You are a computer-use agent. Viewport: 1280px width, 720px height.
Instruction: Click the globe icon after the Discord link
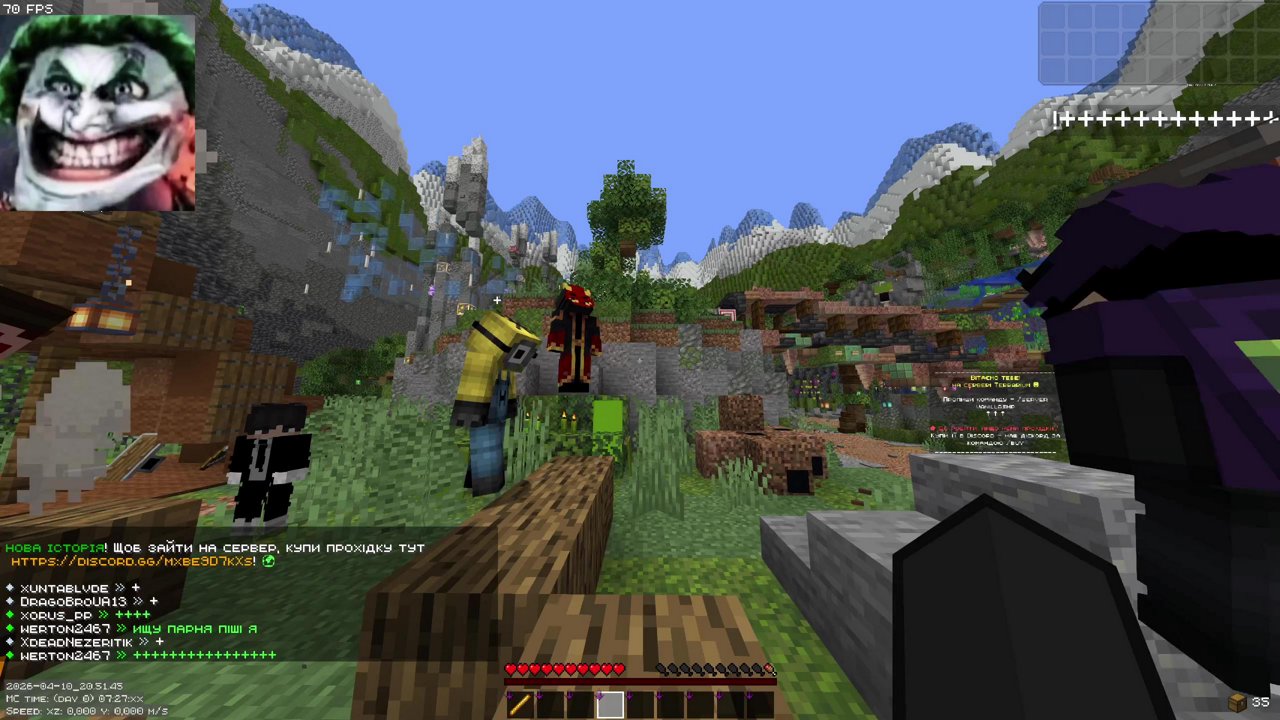[267, 561]
